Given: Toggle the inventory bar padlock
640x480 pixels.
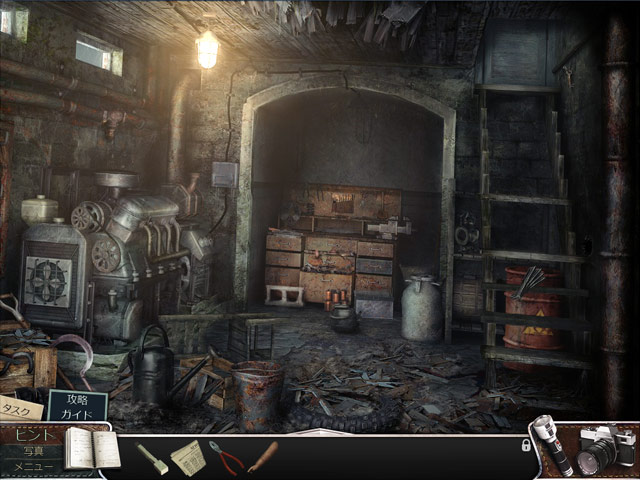Looking at the screenshot, I should (x=526, y=446).
